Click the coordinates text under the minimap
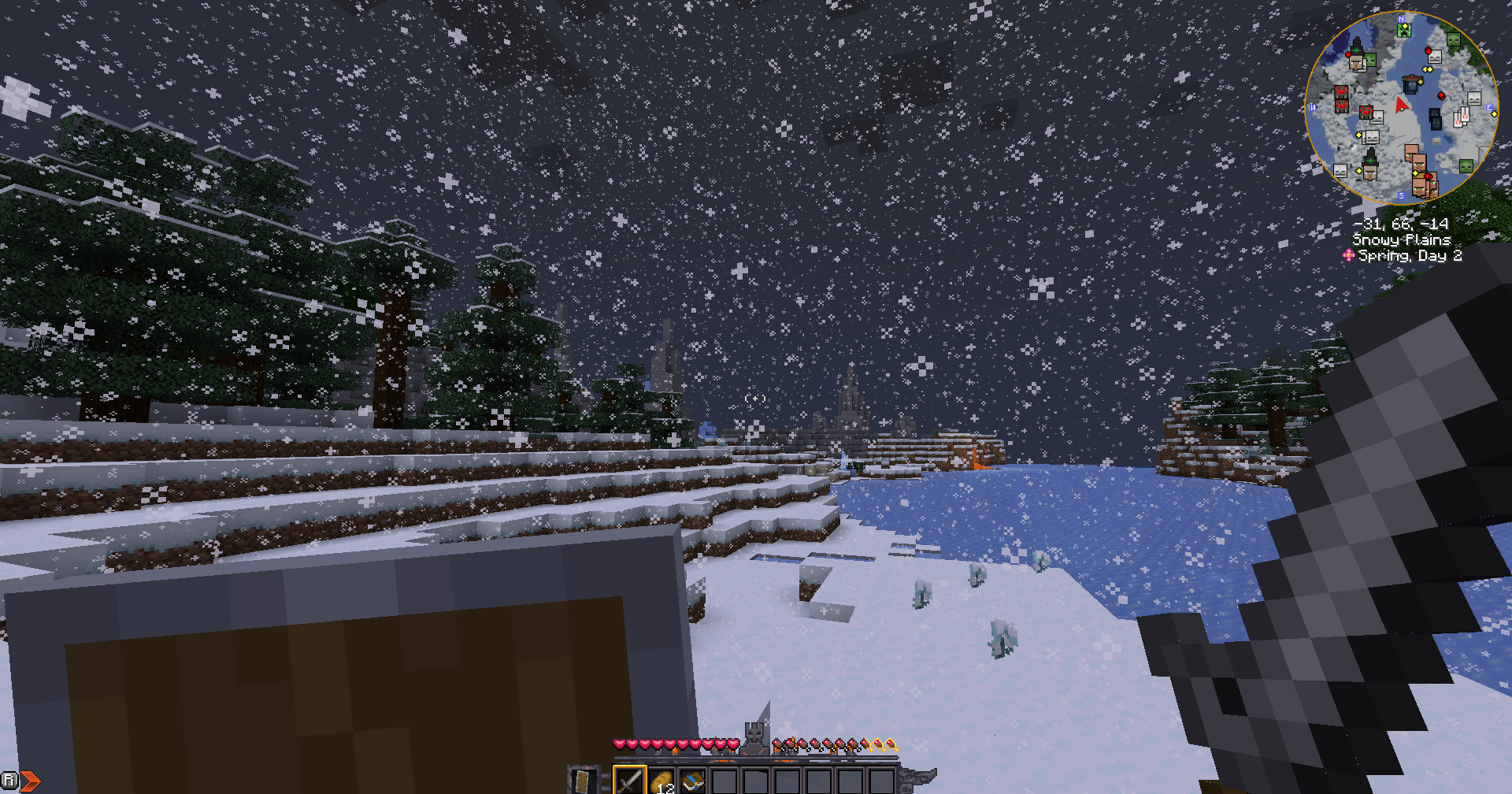 (1402, 224)
